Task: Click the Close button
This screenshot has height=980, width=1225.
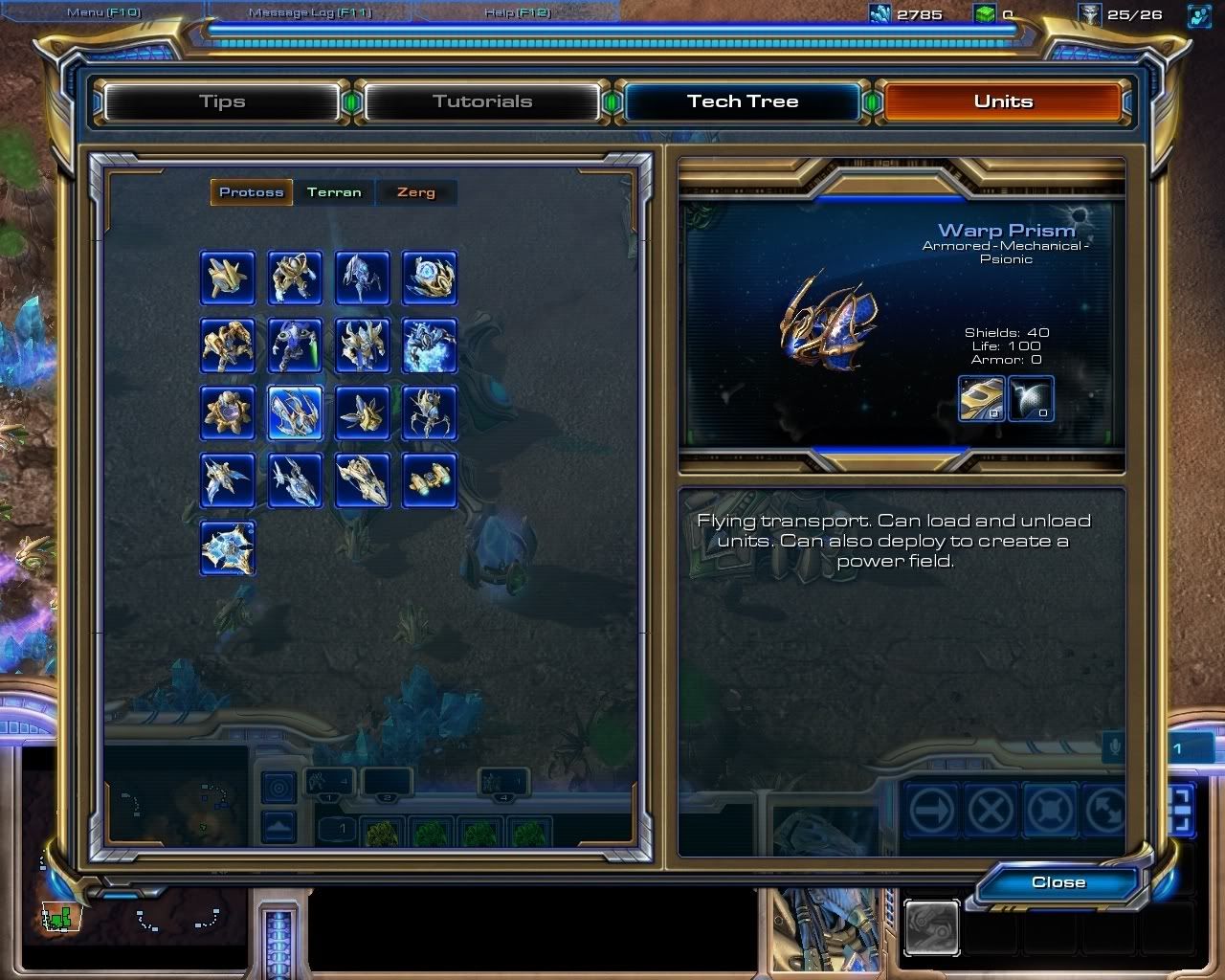Action: pos(1057,882)
